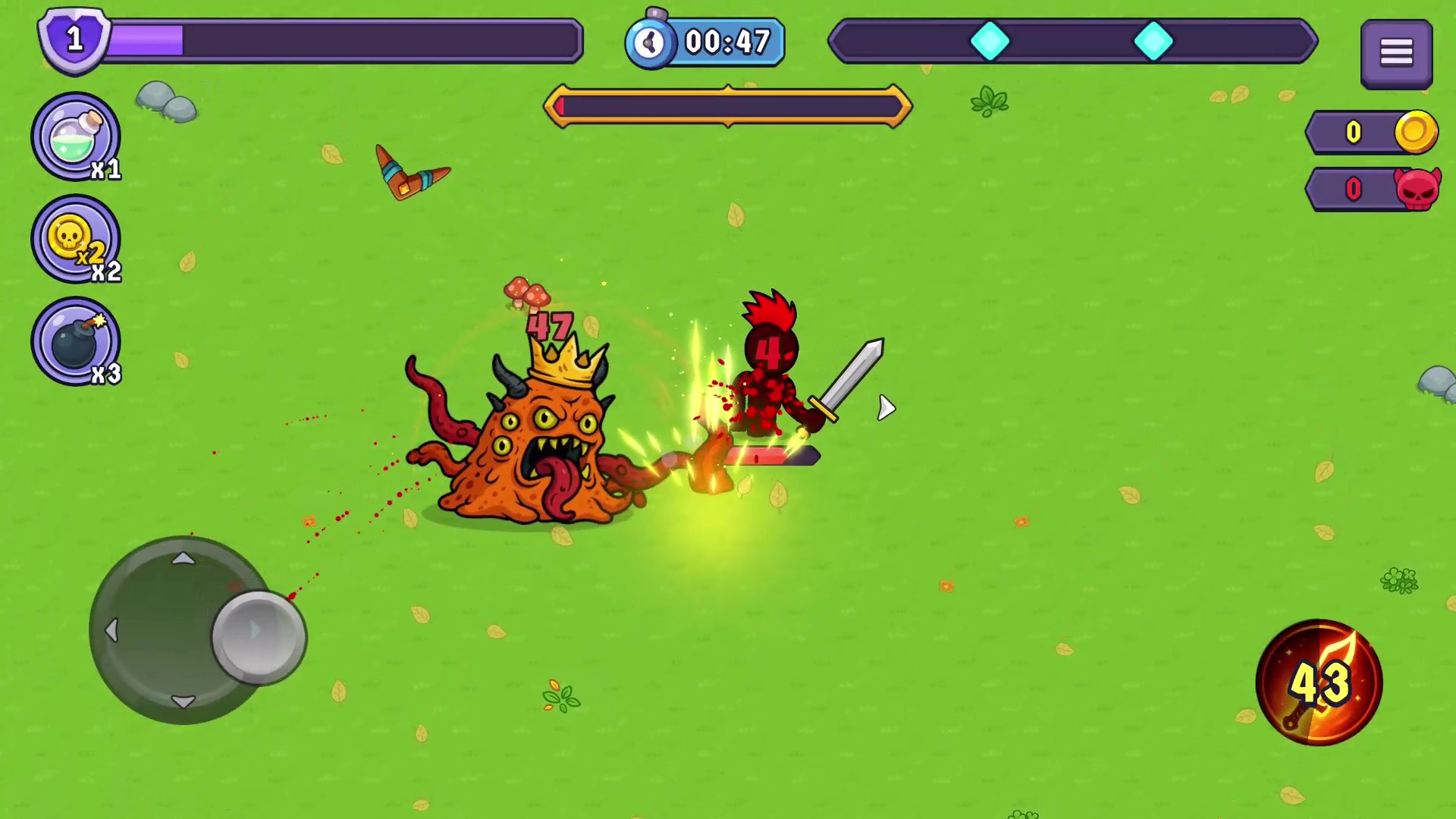Click the first diamond checkpoint on the stage bar
The height and width of the screenshot is (819, 1456).
coord(991,42)
